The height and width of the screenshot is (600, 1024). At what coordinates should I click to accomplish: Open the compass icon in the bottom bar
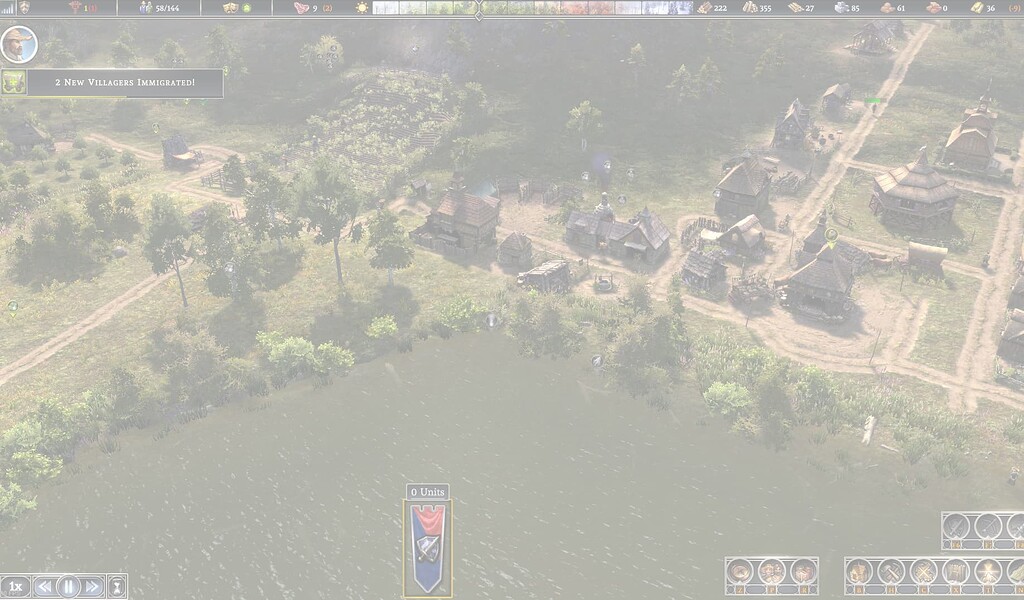pyautogui.click(x=739, y=572)
